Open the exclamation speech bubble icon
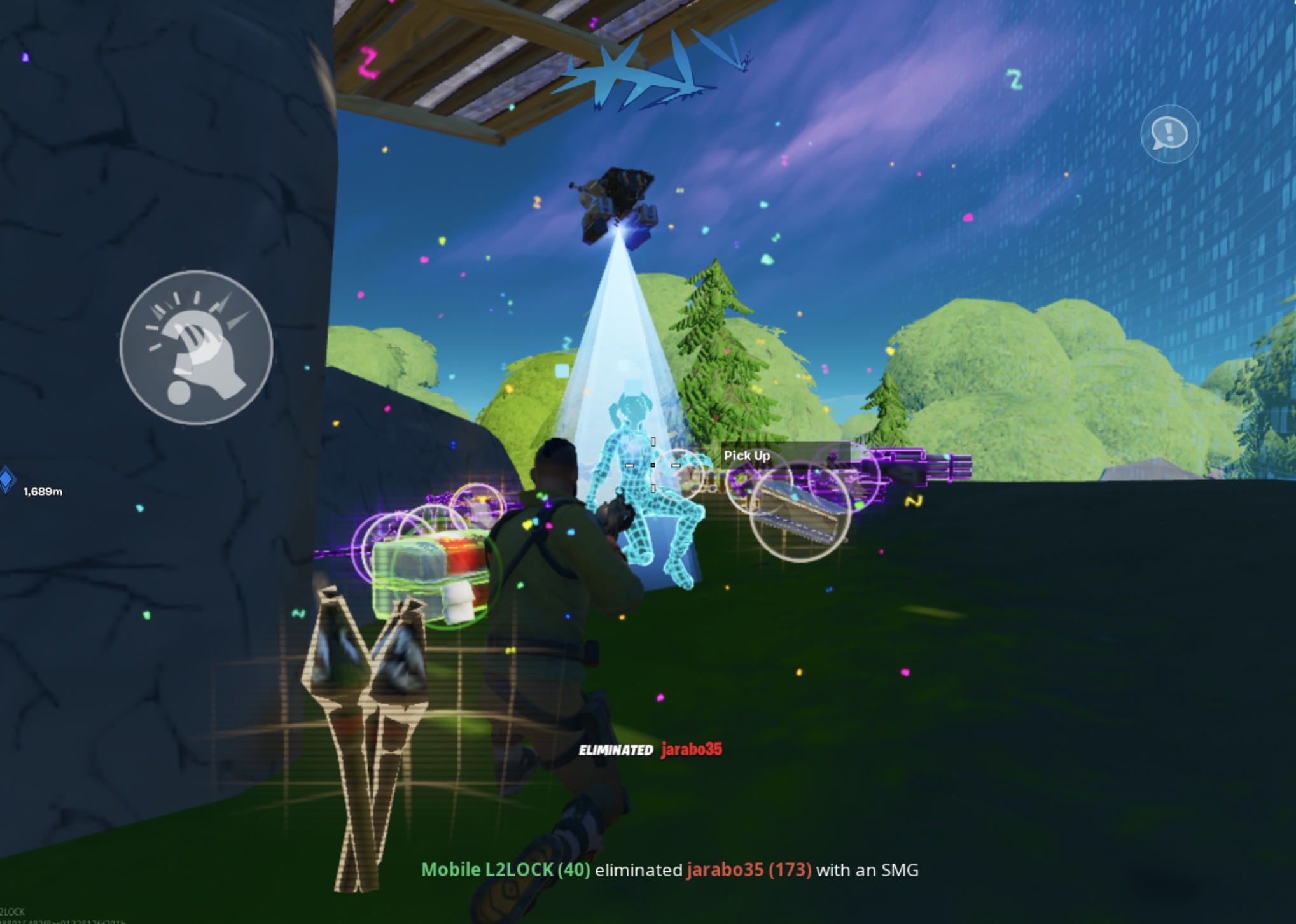1296x924 pixels. click(x=1169, y=134)
